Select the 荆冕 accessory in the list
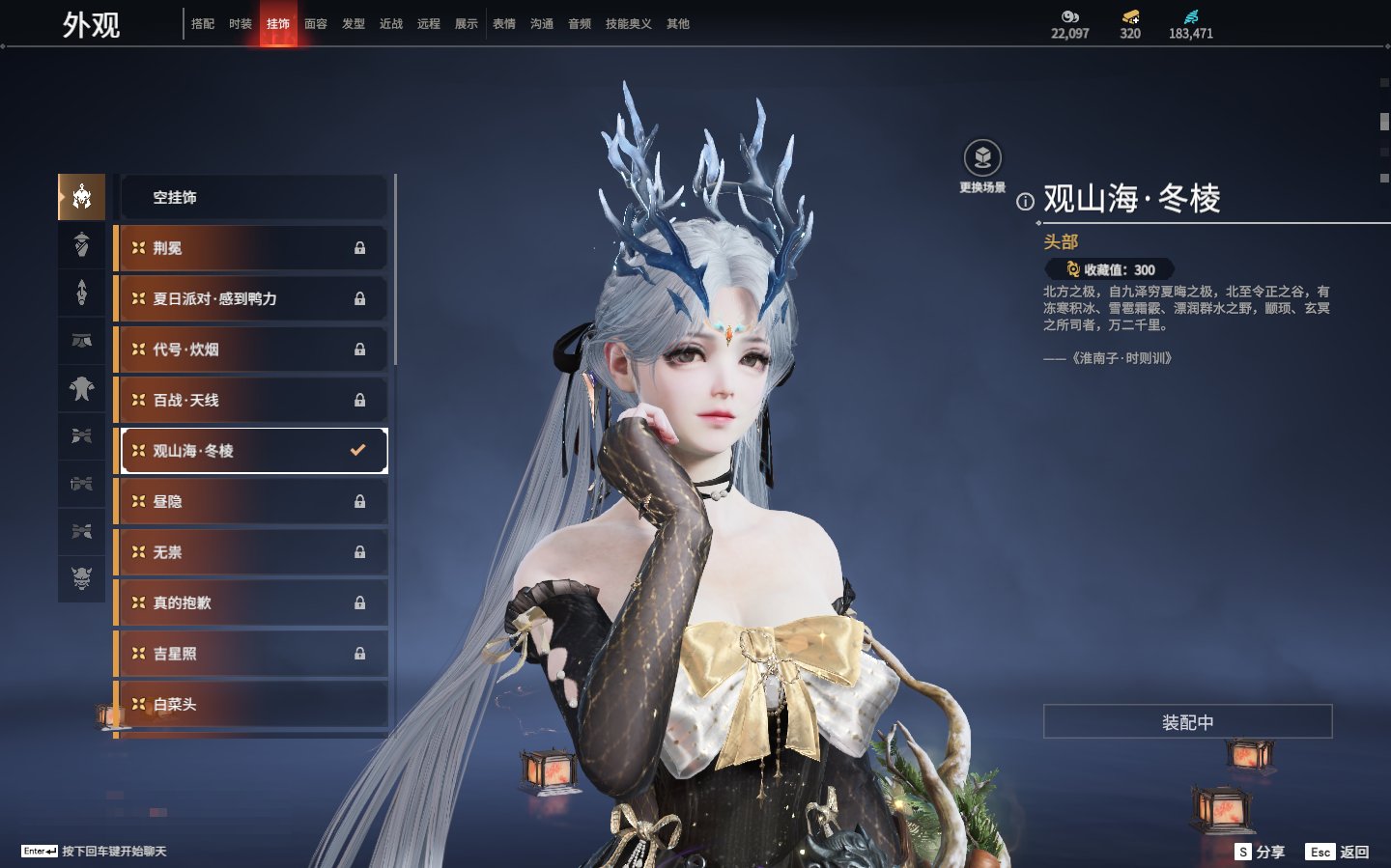The height and width of the screenshot is (868, 1391). coord(253,248)
